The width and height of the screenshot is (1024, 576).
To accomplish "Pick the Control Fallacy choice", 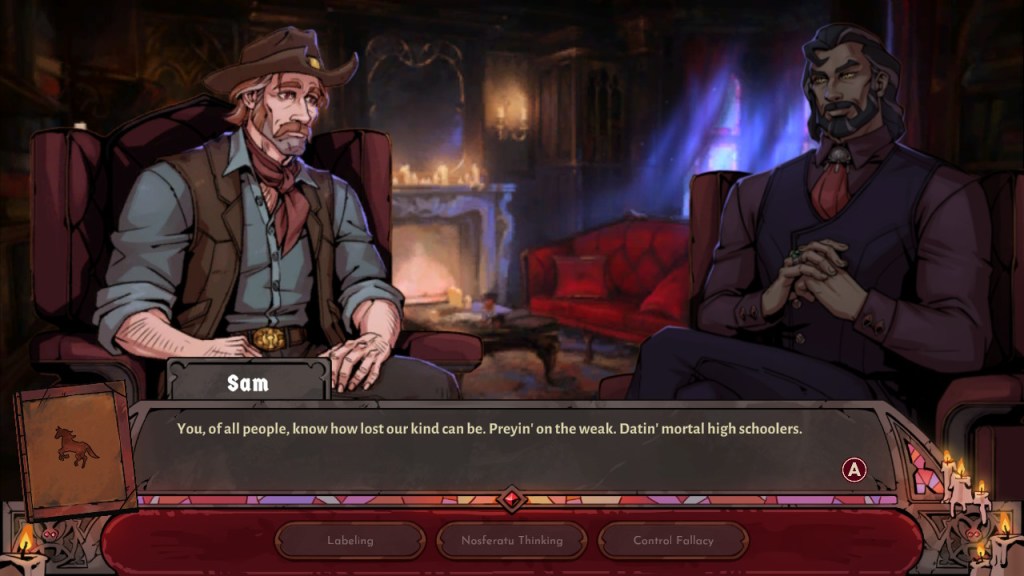I will (x=673, y=541).
